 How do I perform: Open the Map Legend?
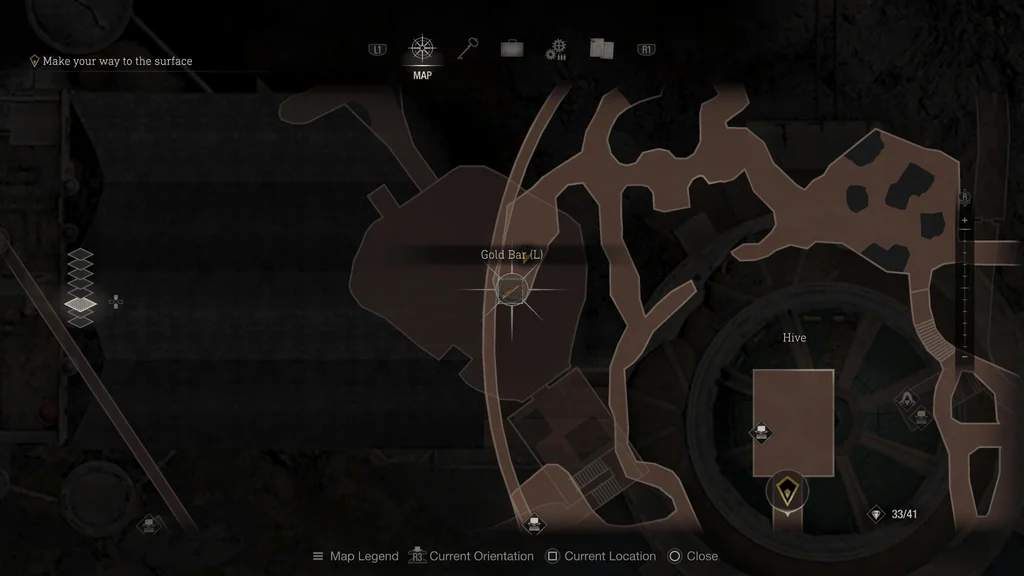point(355,556)
